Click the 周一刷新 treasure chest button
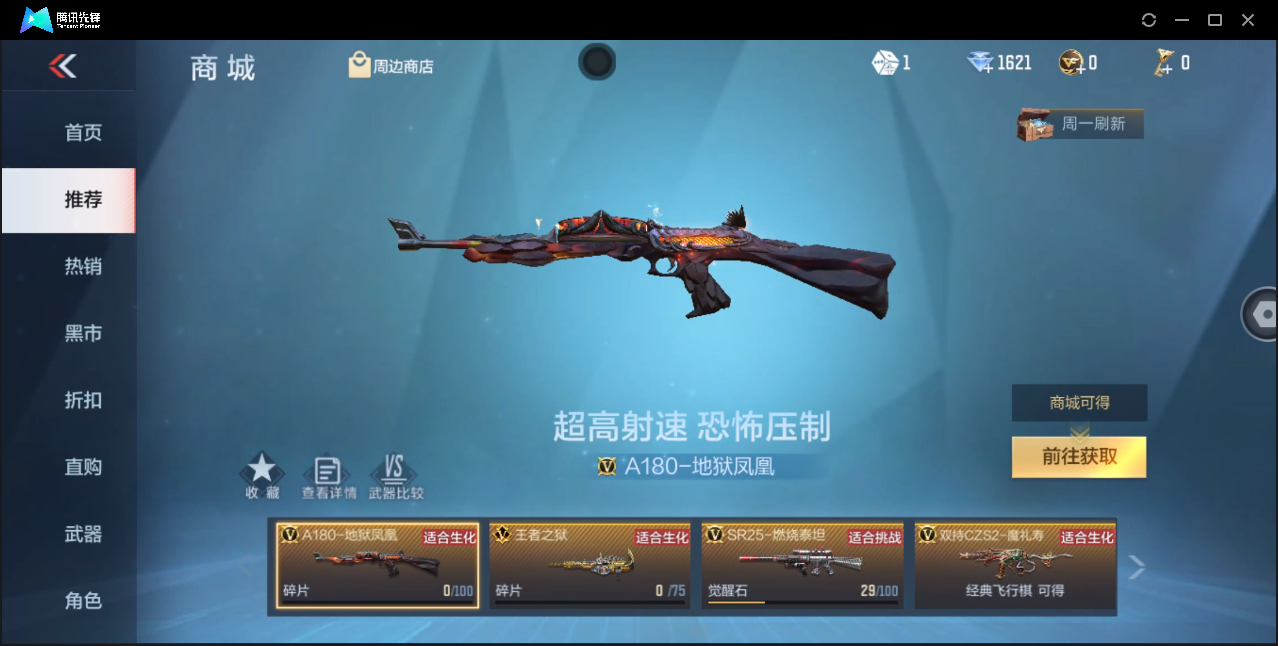Viewport: 1278px width, 646px height. point(1080,124)
